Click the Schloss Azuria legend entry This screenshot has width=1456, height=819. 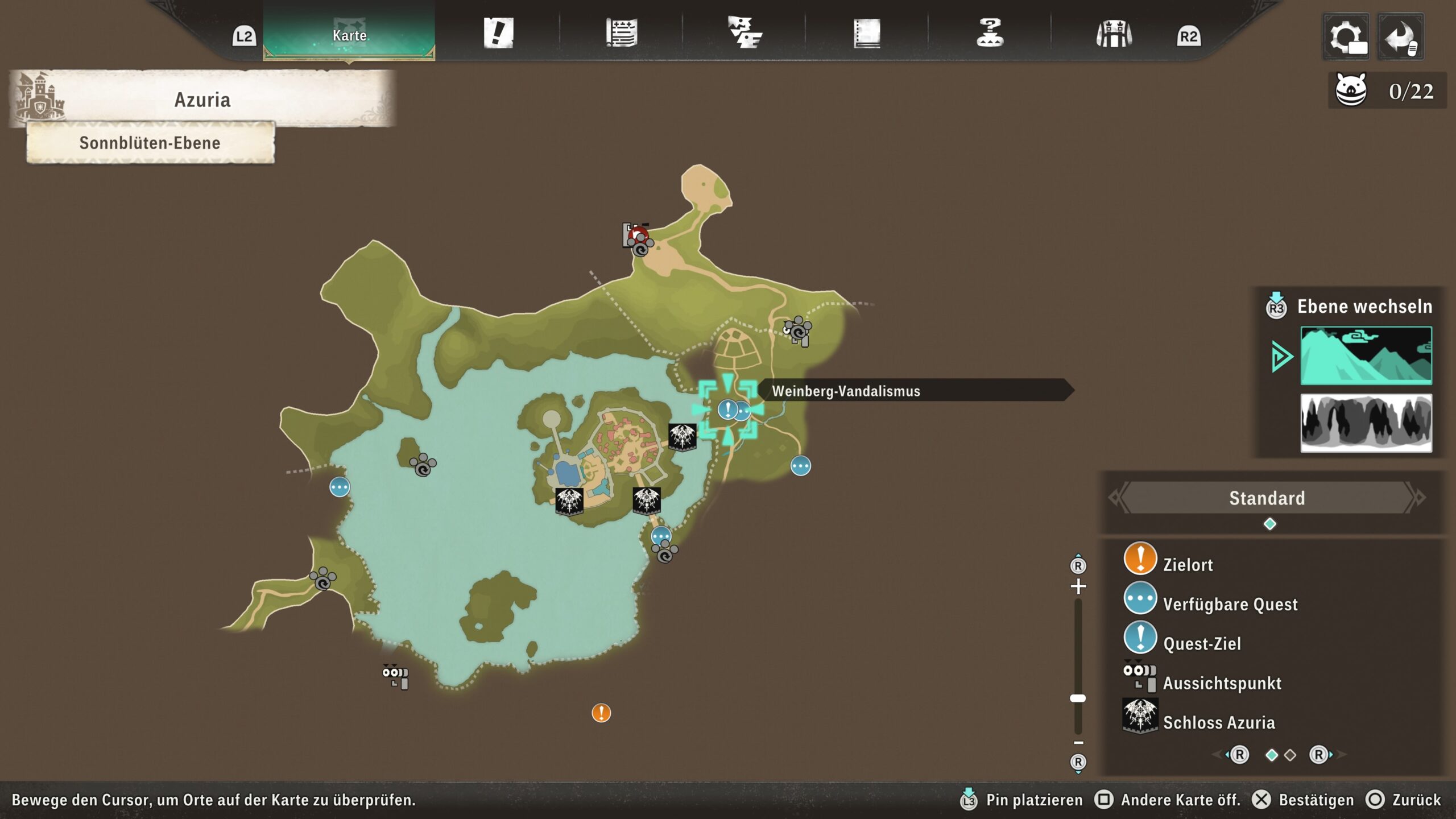click(x=1218, y=722)
